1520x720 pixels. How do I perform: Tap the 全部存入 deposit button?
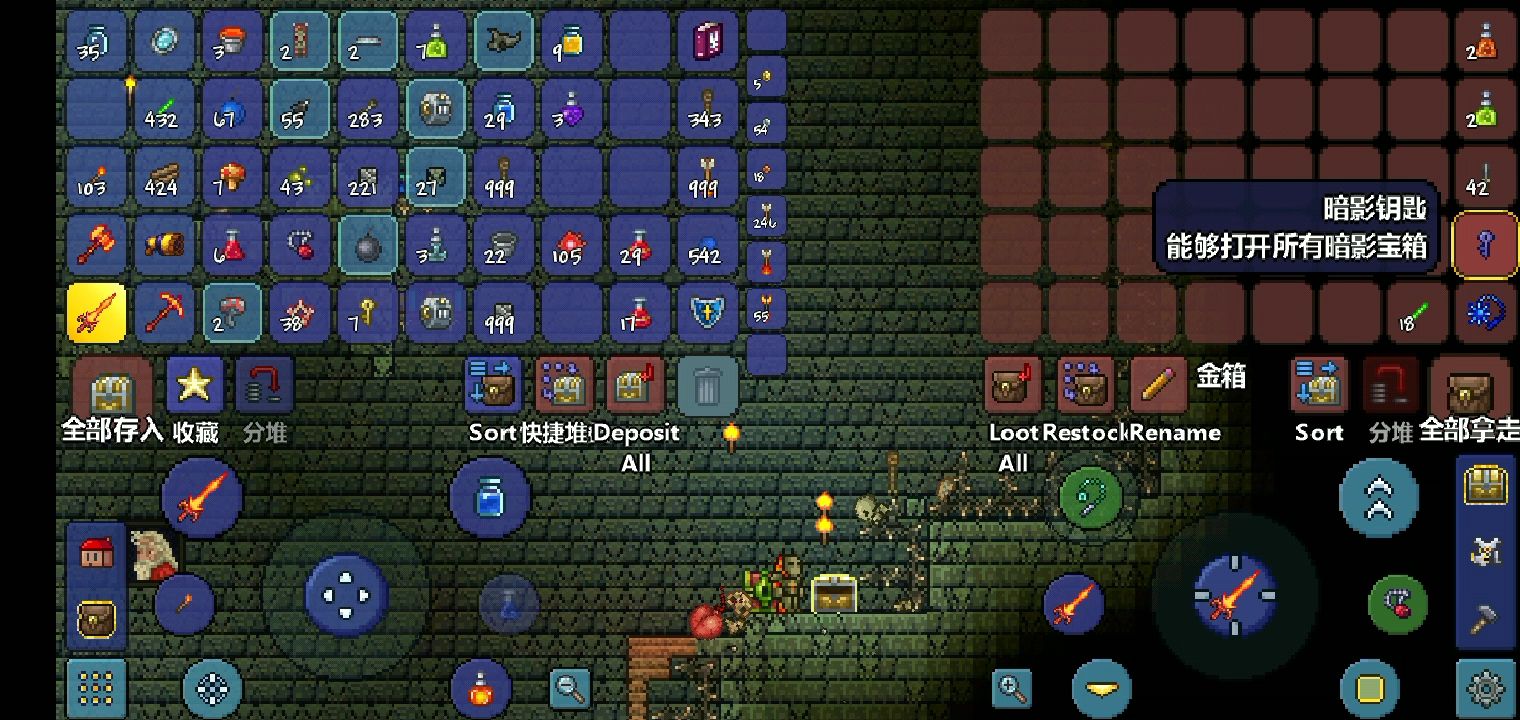tap(112, 391)
